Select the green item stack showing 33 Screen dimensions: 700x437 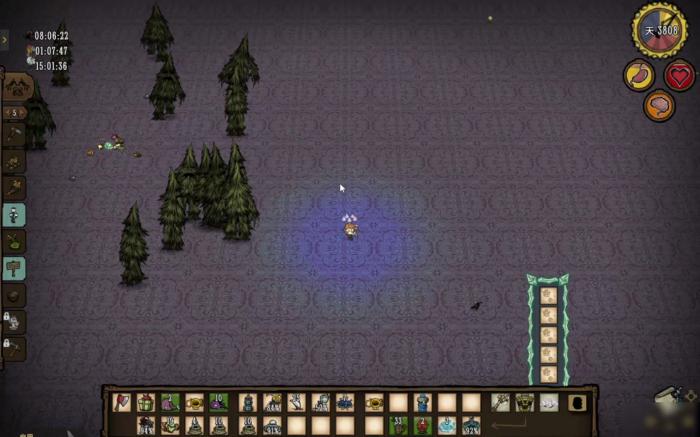pos(398,425)
